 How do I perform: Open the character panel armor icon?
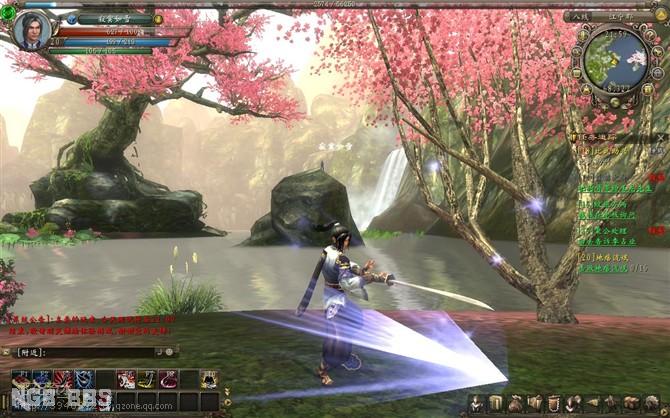pyautogui.click(x=478, y=403)
